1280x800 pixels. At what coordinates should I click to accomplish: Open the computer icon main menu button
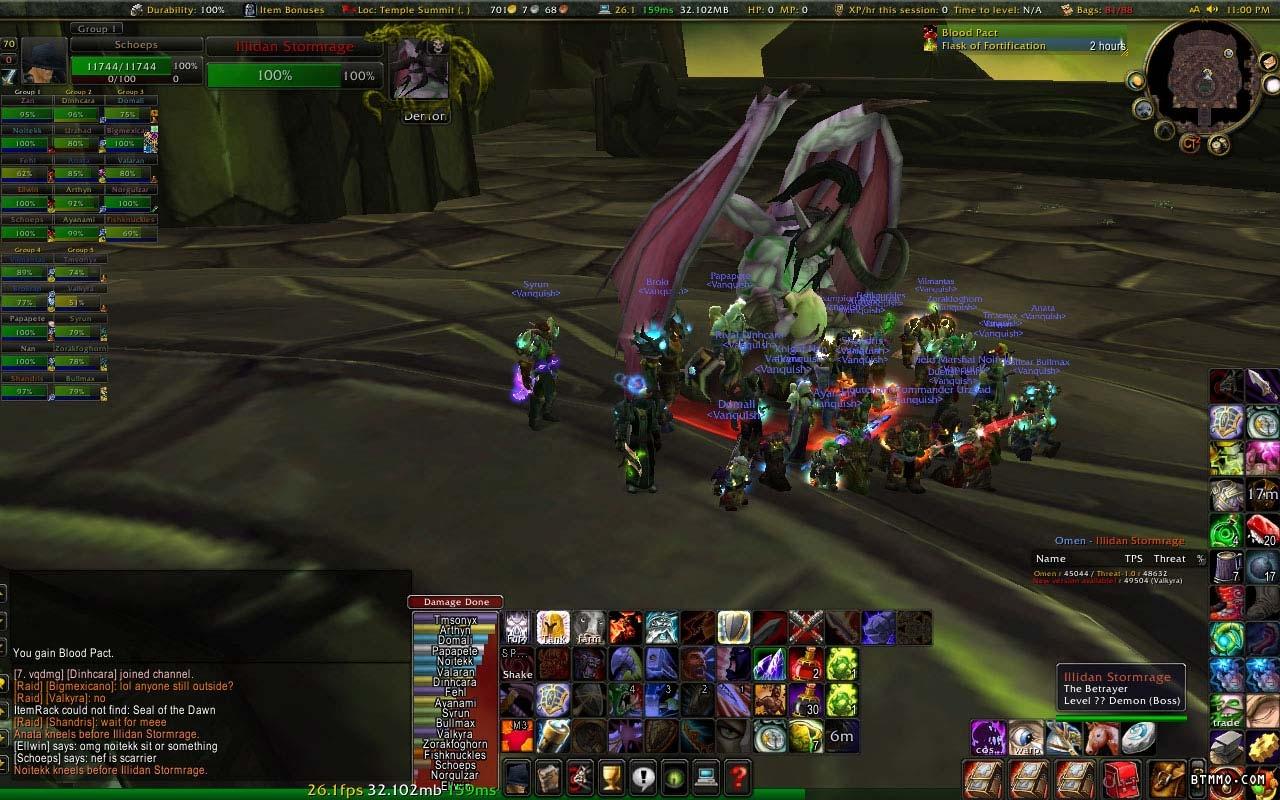point(706,776)
